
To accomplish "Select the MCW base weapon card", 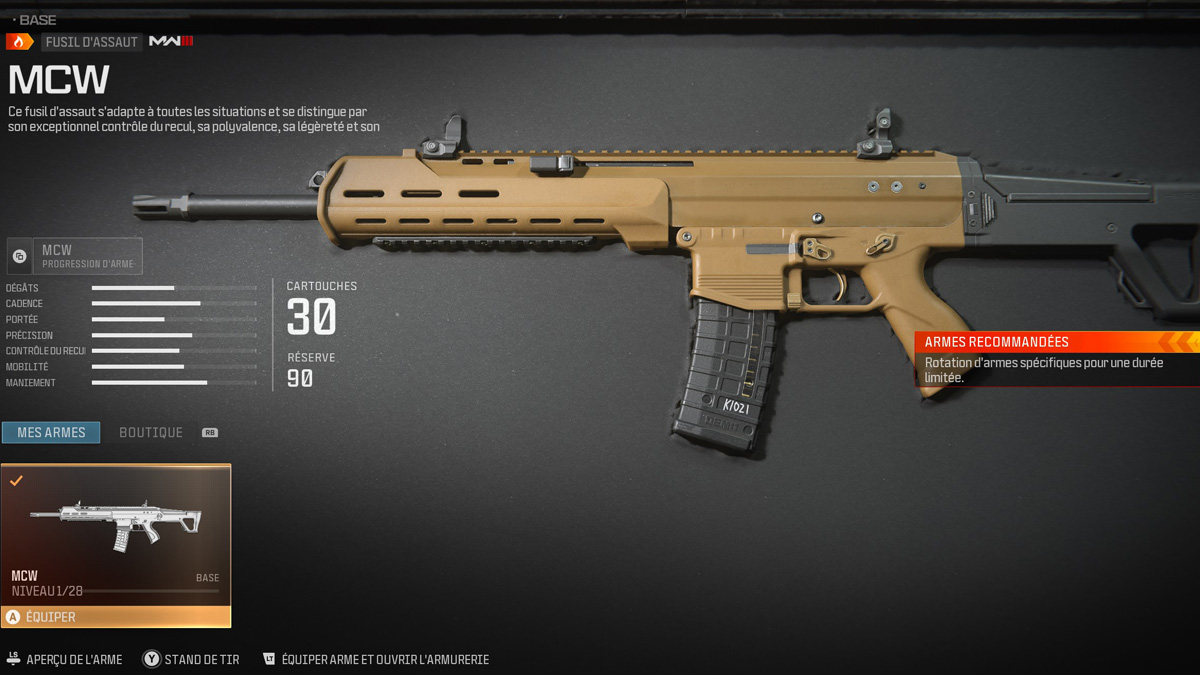I will pyautogui.click(x=116, y=533).
